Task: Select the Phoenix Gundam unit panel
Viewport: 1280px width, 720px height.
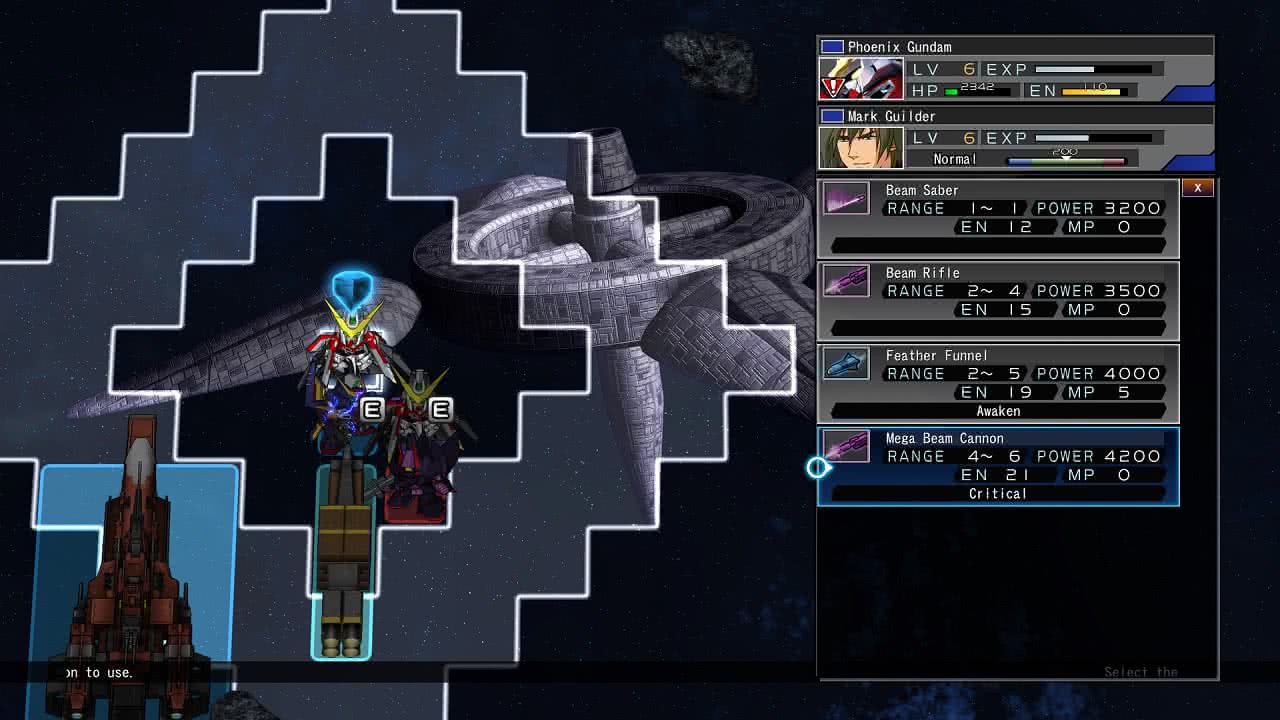Action: (1015, 70)
